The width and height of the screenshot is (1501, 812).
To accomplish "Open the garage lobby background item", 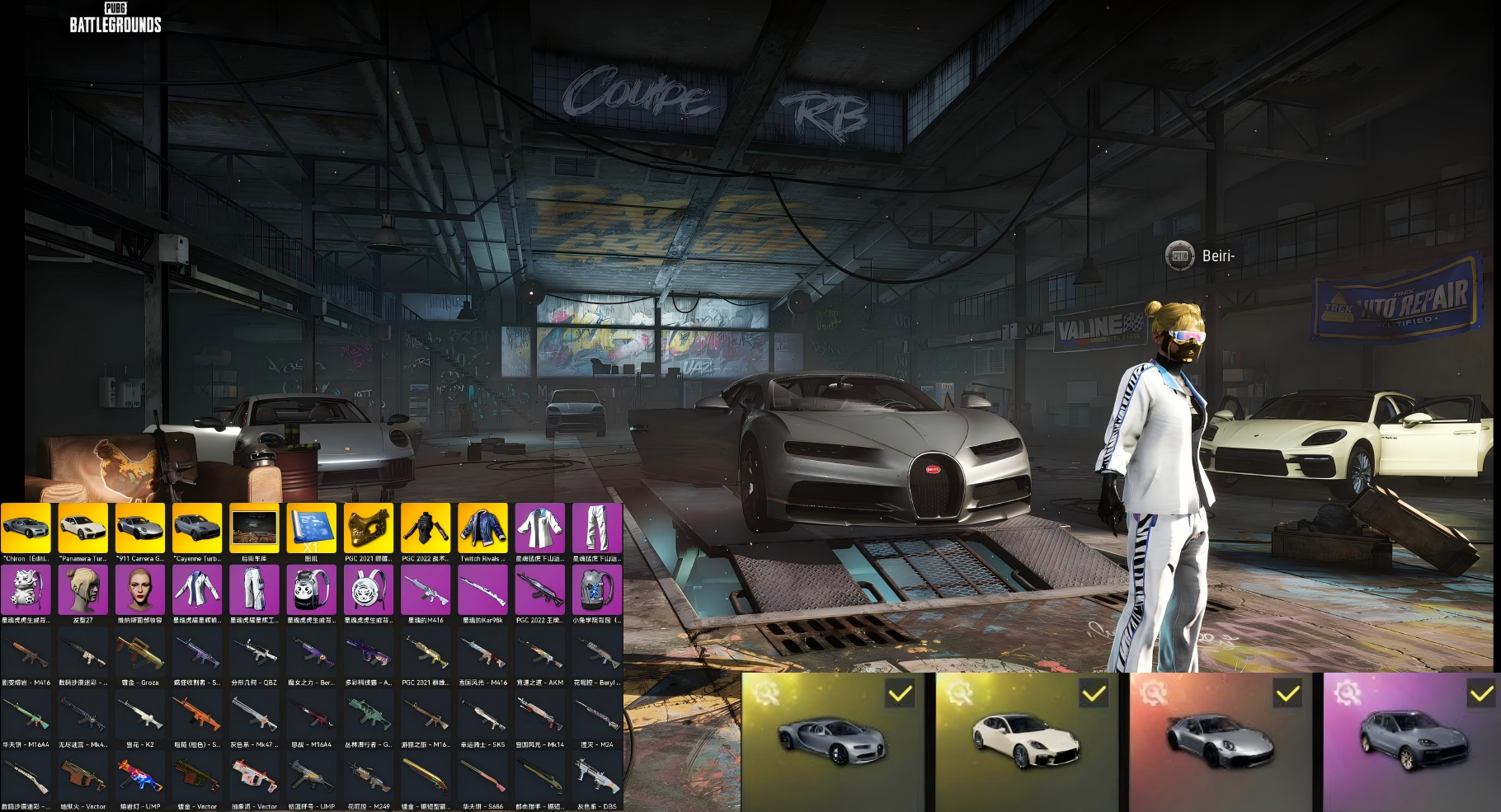I will point(254,528).
